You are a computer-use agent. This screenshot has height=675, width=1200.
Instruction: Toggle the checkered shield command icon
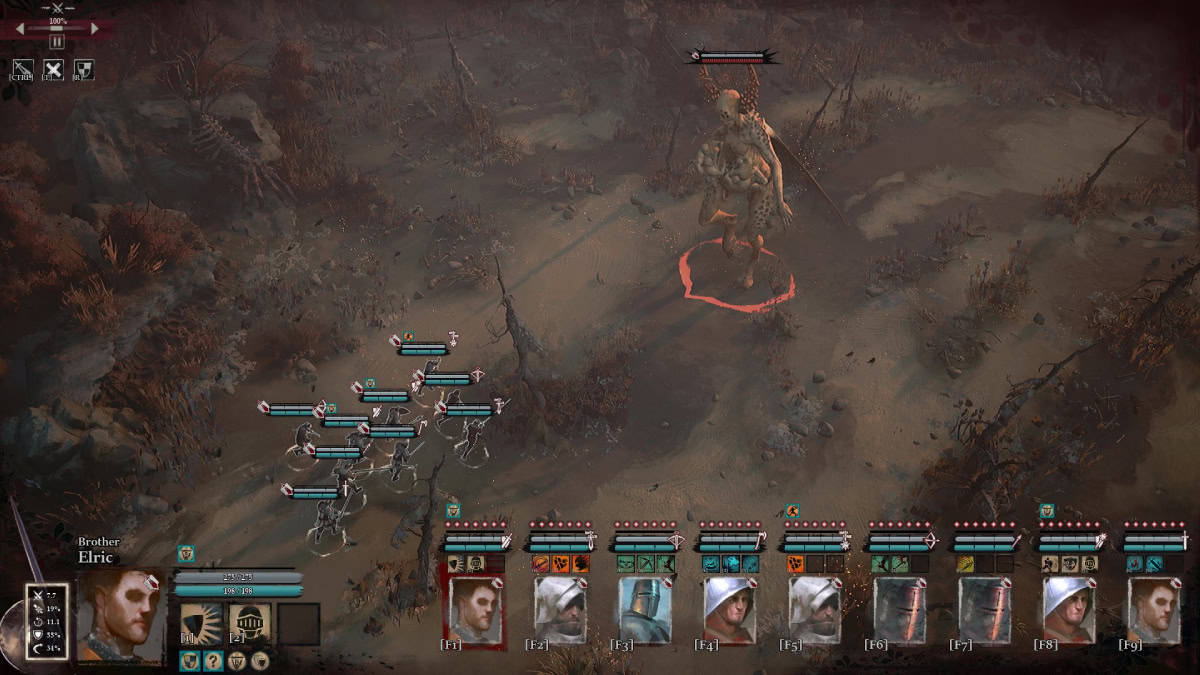tap(86, 69)
